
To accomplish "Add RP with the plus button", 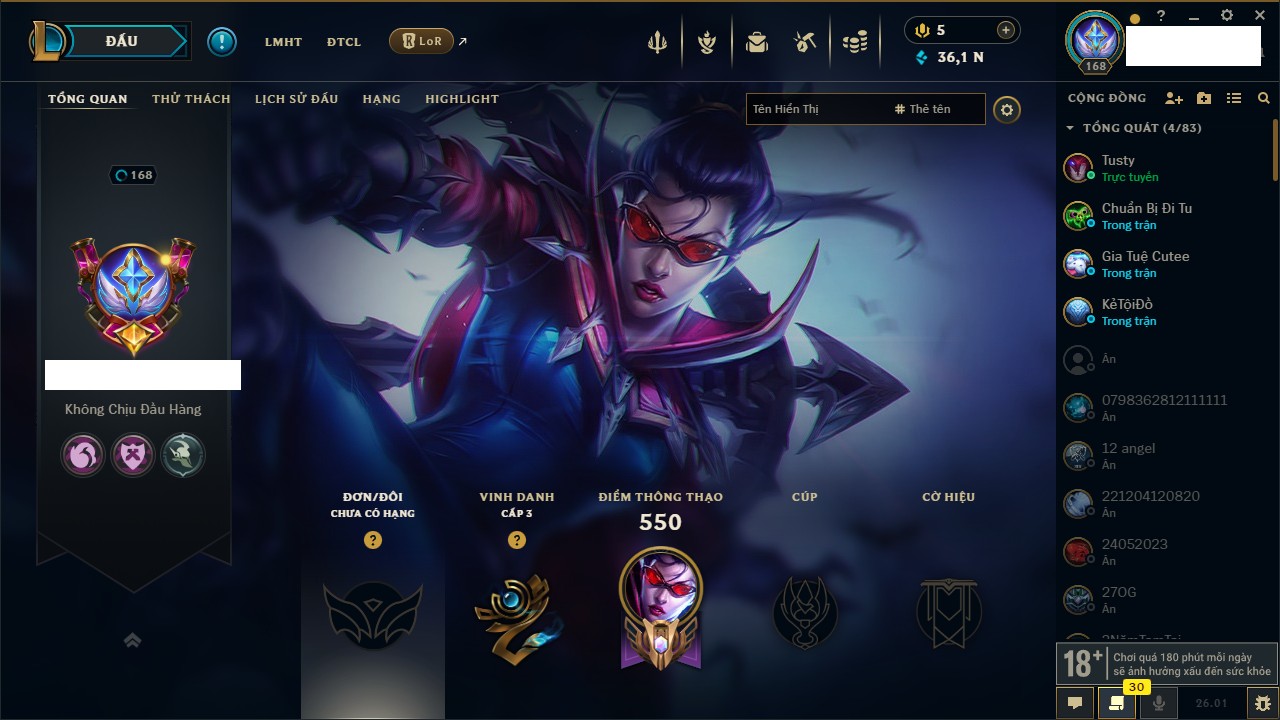I will point(1005,30).
